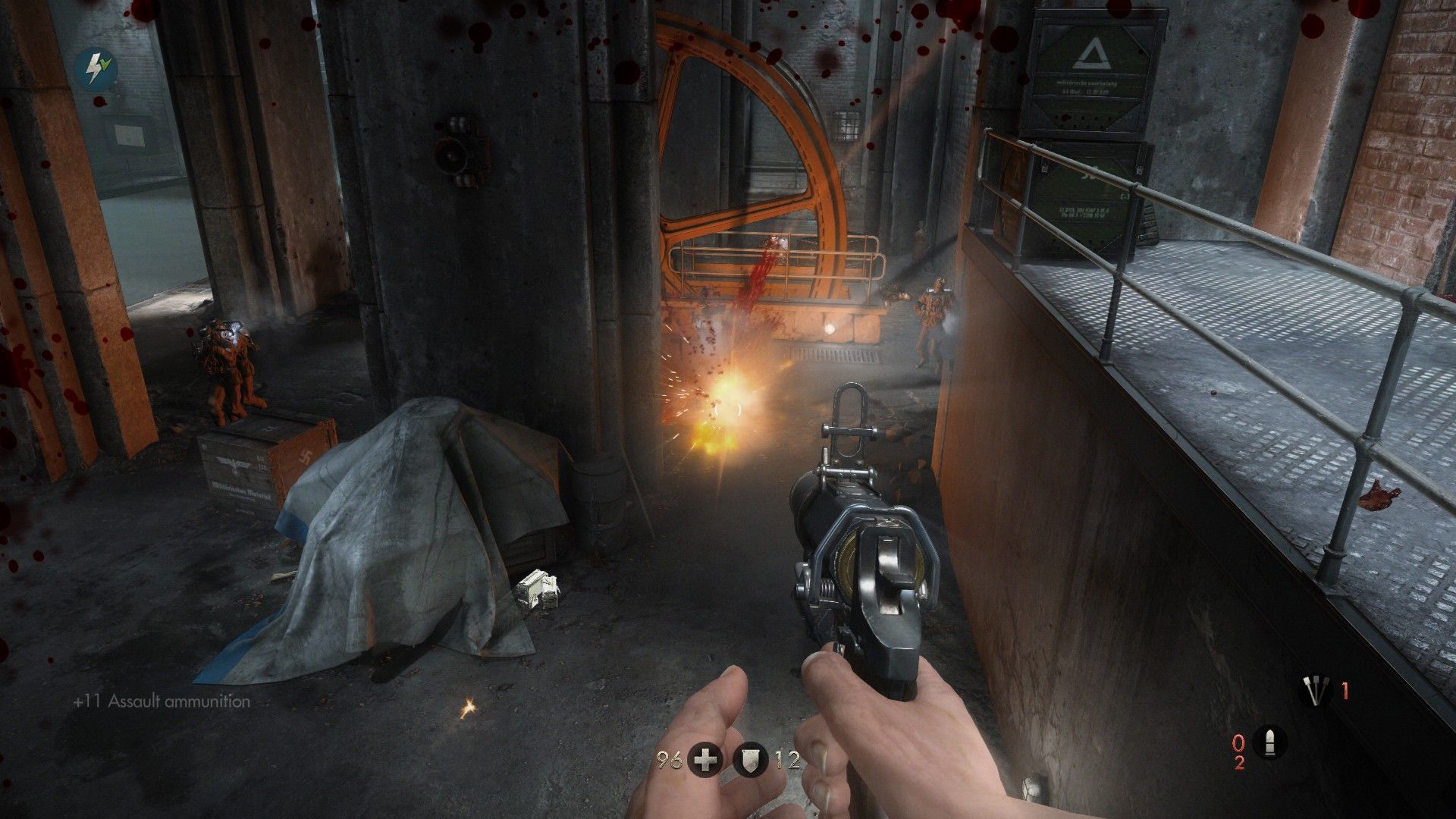The width and height of the screenshot is (1456, 819).
Task: Click the perk unlocked lightning bolt icon
Action: [92, 67]
